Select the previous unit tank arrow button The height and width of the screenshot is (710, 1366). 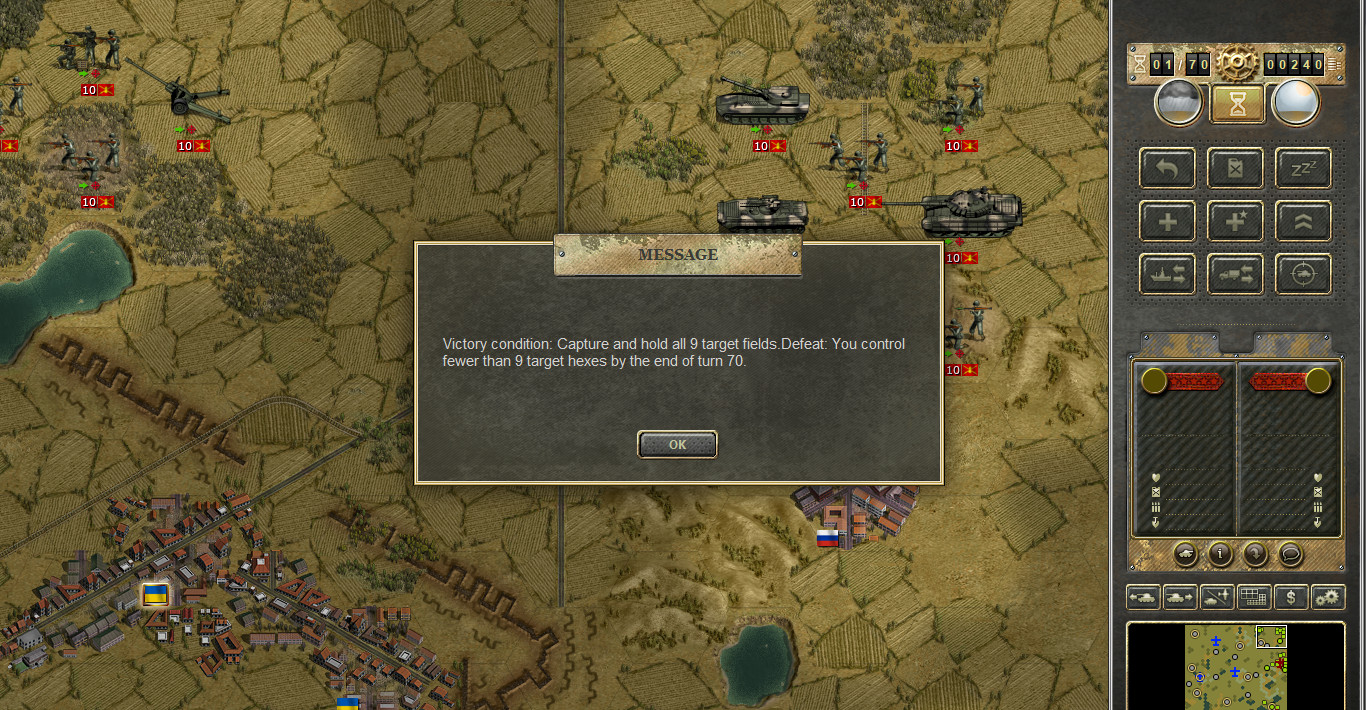click(1144, 597)
